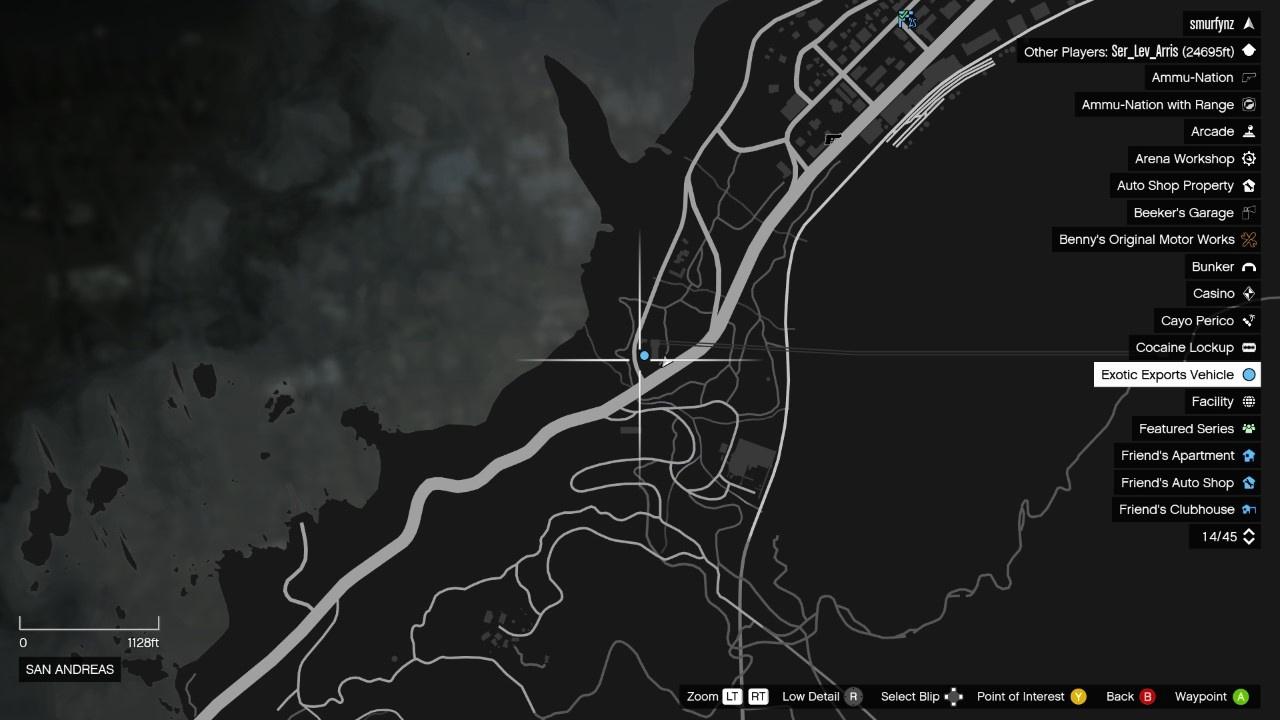
Task: Choose Benny's Original Motor Works
Action: click(1156, 240)
